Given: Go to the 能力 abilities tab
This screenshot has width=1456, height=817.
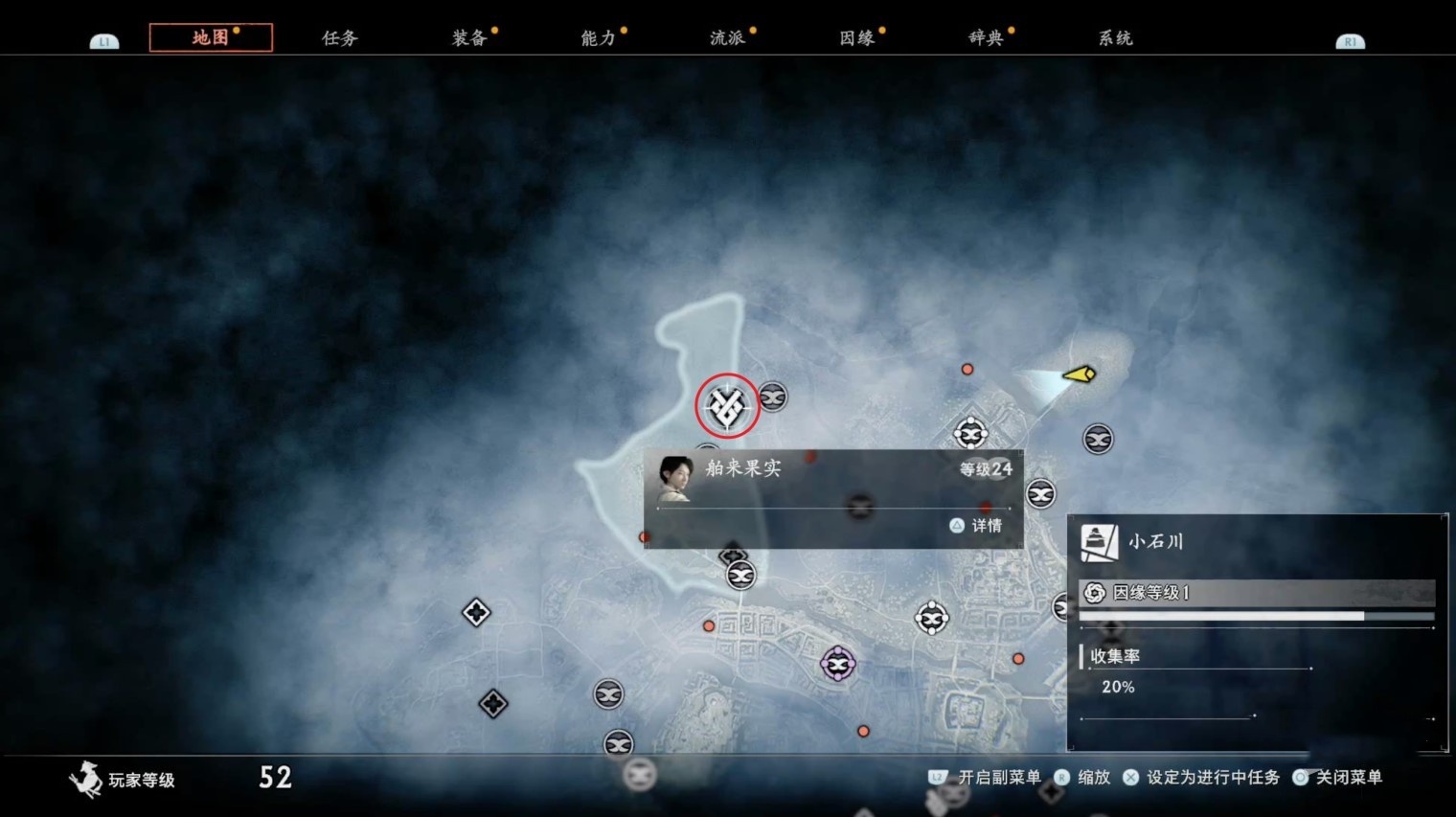Looking at the screenshot, I should pyautogui.click(x=599, y=38).
